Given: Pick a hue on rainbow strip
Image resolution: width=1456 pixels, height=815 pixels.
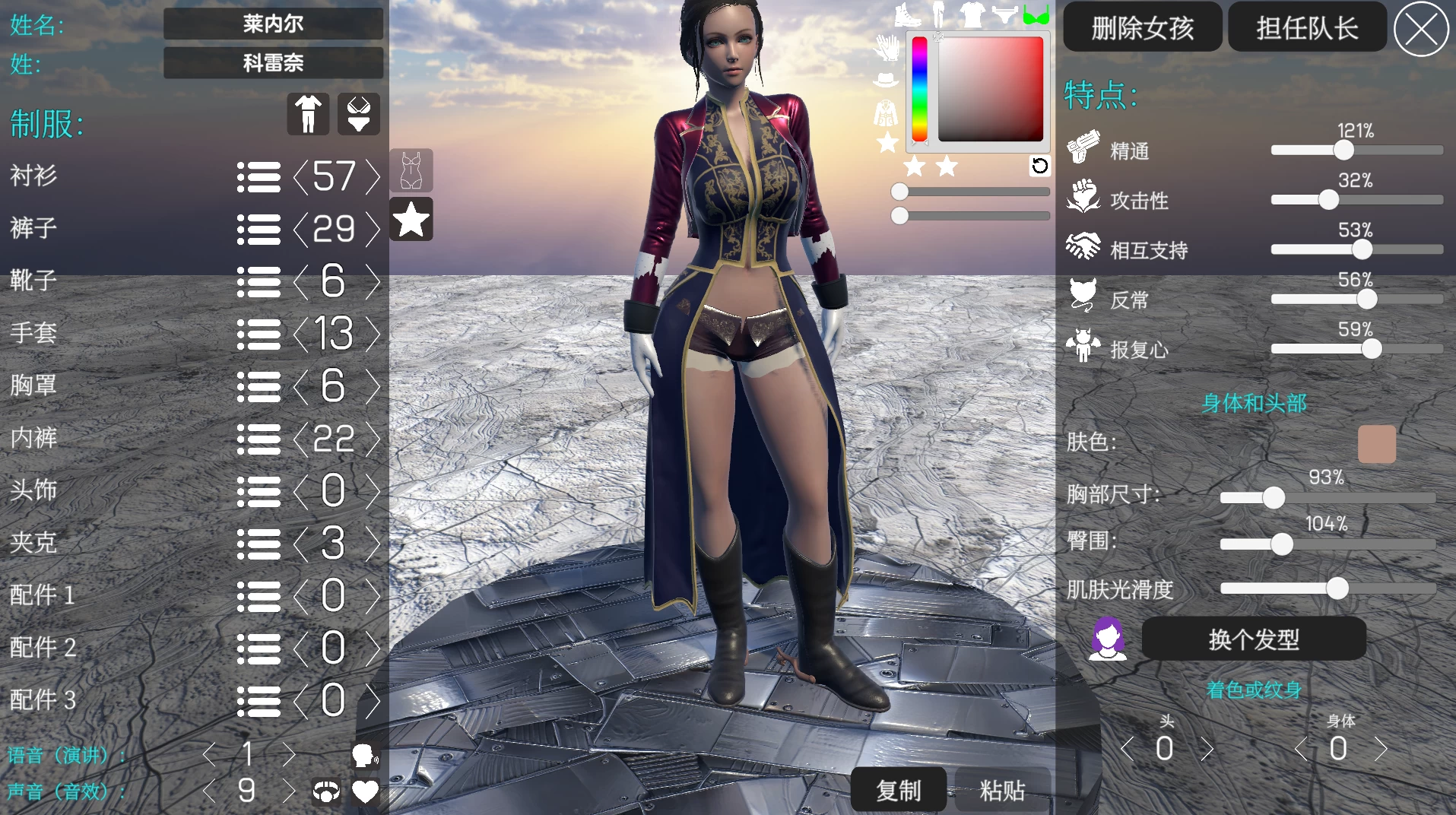Looking at the screenshot, I should 919,89.
